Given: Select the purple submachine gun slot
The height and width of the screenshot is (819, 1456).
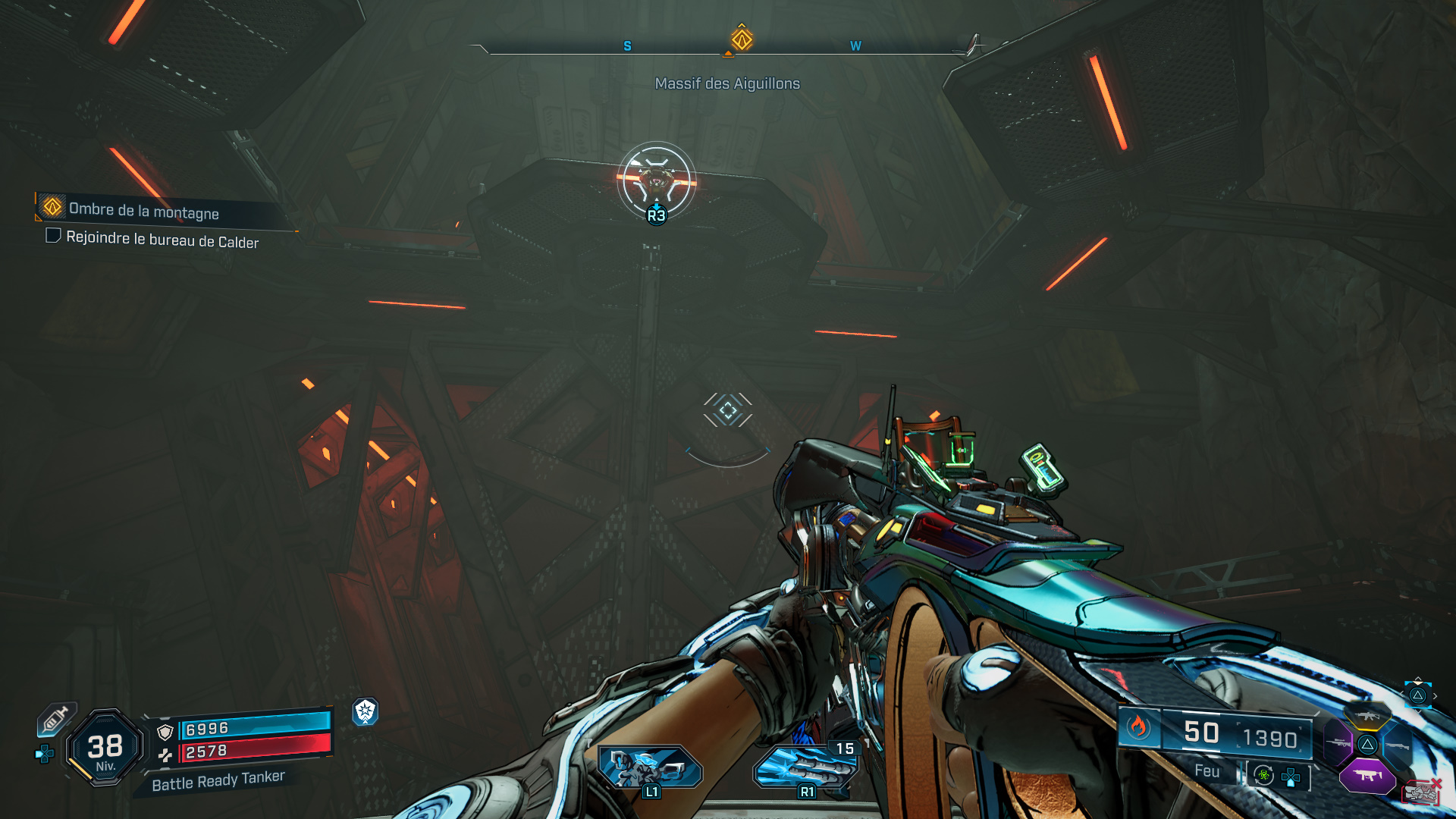Looking at the screenshot, I should coord(1367,775).
